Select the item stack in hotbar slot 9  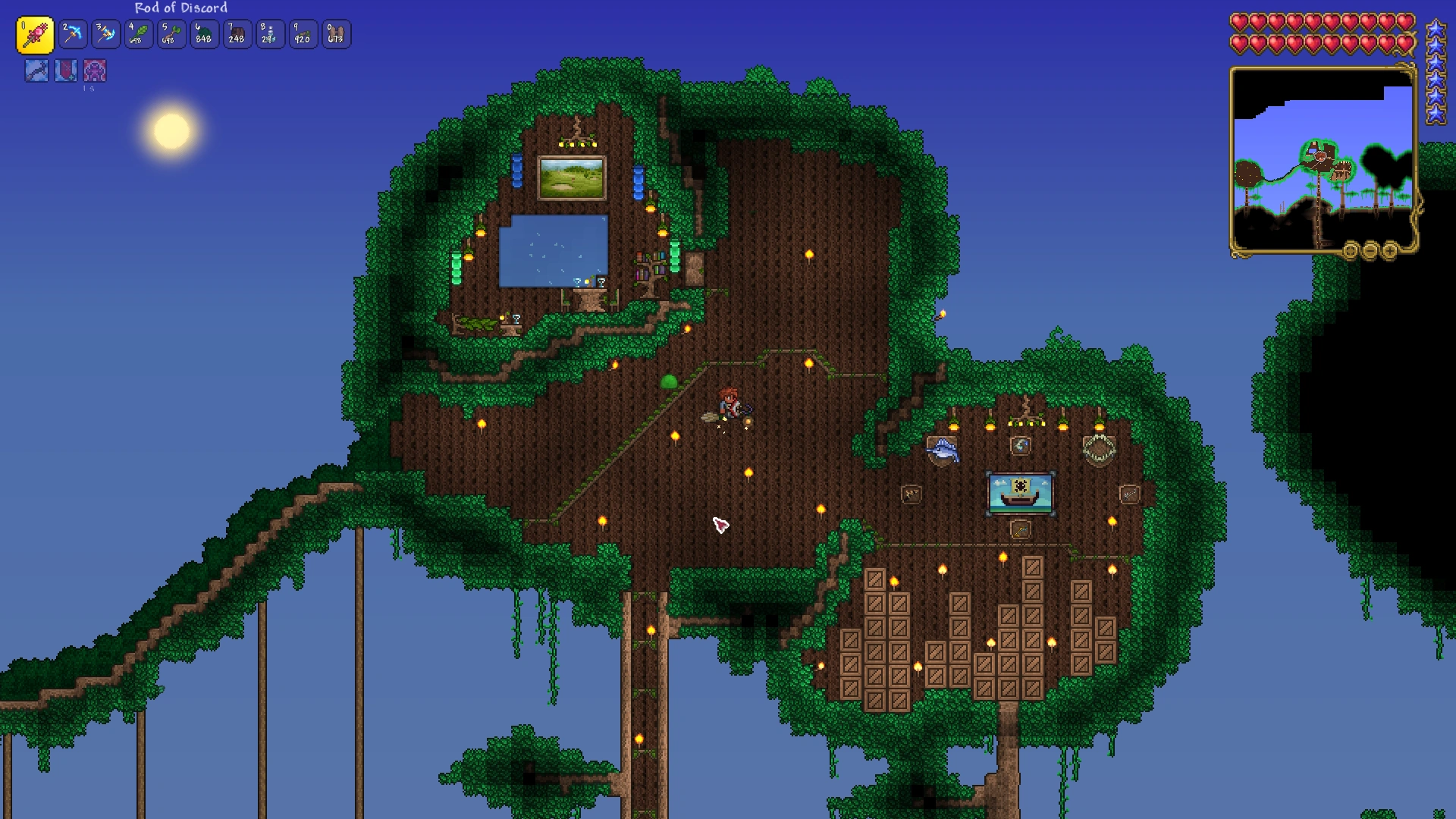[x=303, y=34]
